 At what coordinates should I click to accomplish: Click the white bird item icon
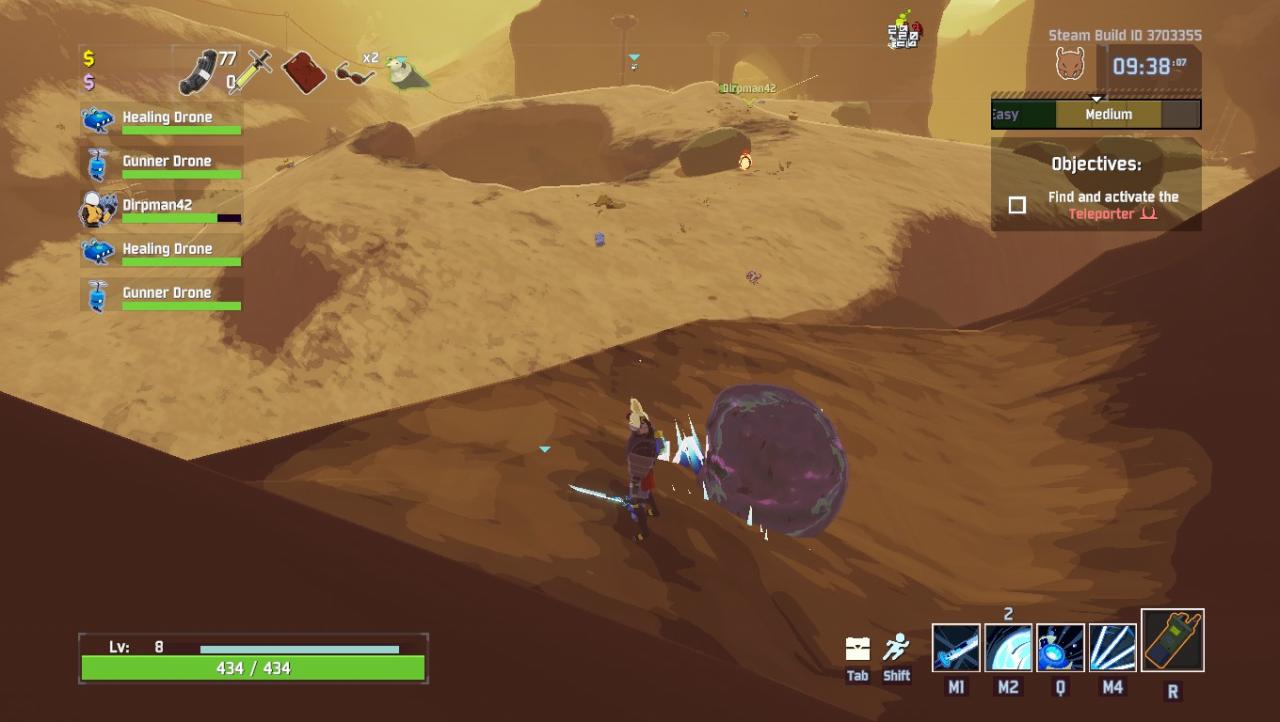(x=406, y=73)
